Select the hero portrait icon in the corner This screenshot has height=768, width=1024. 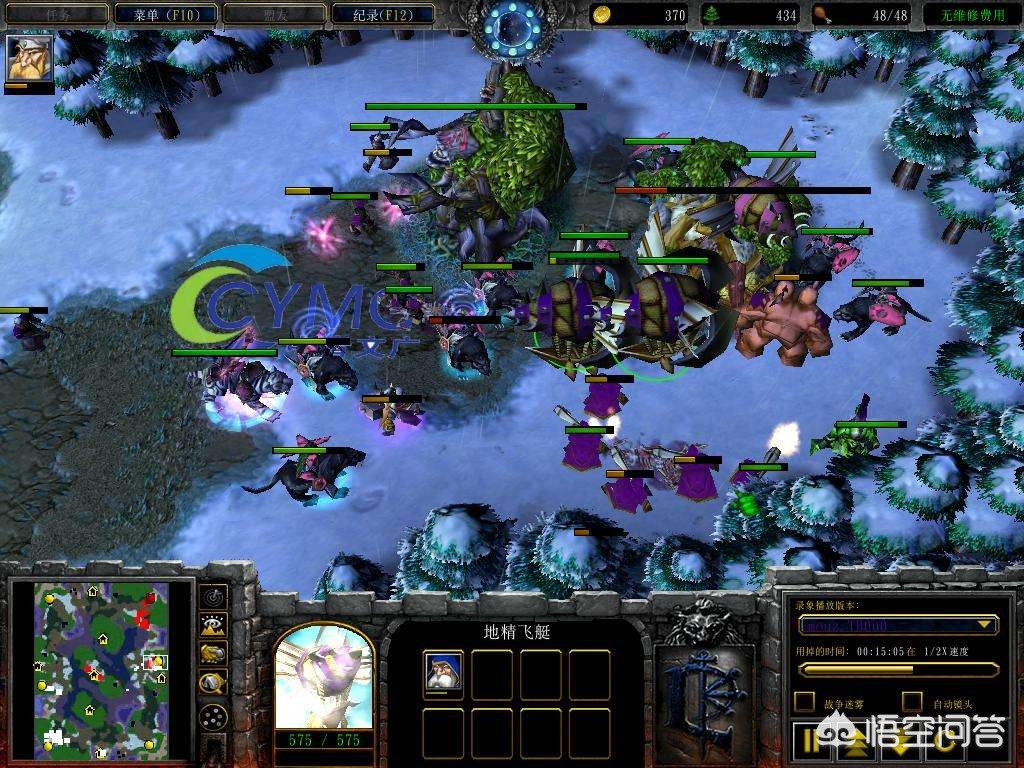coord(29,59)
